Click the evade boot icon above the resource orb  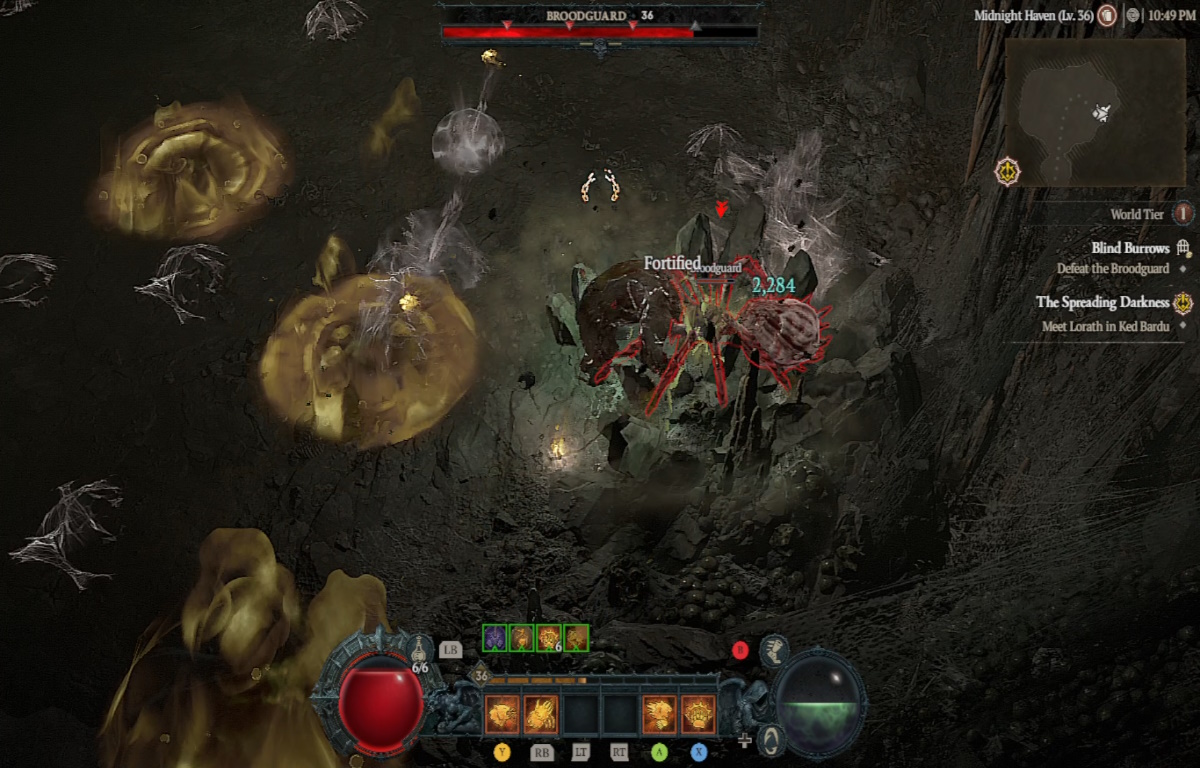(773, 651)
